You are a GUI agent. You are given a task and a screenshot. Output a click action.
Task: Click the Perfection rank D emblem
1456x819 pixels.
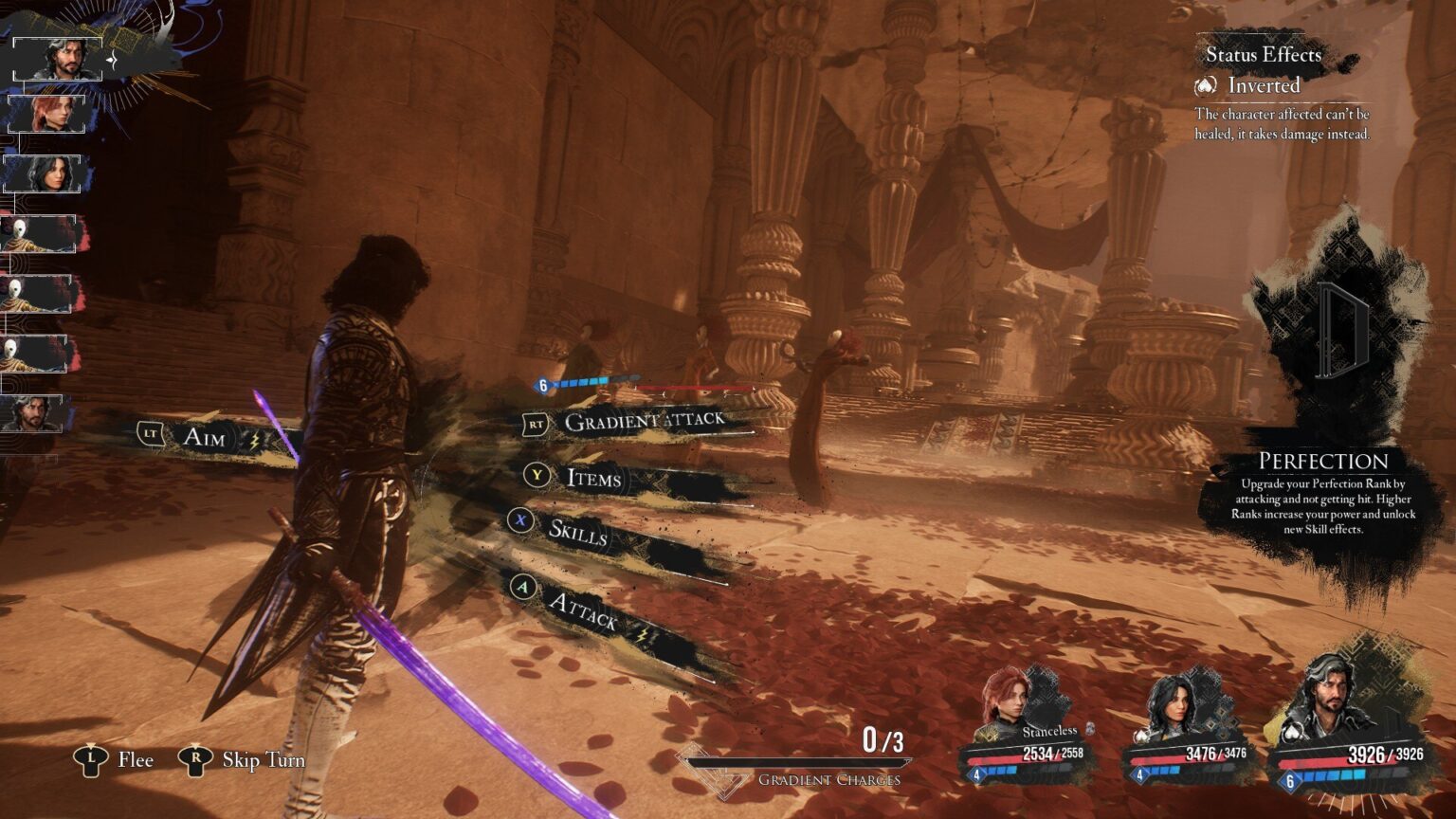click(x=1340, y=326)
